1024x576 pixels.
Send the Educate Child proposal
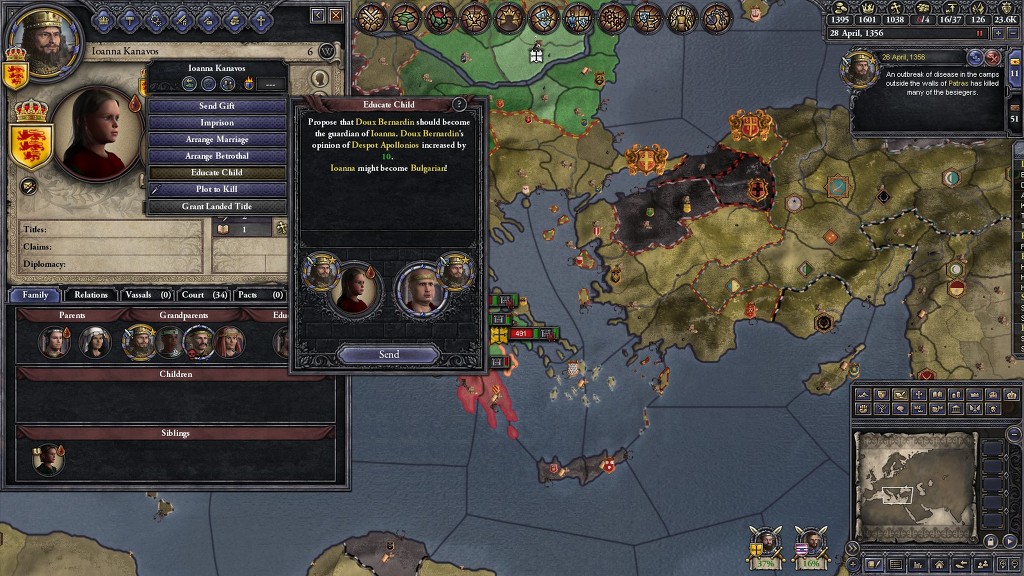[x=388, y=354]
